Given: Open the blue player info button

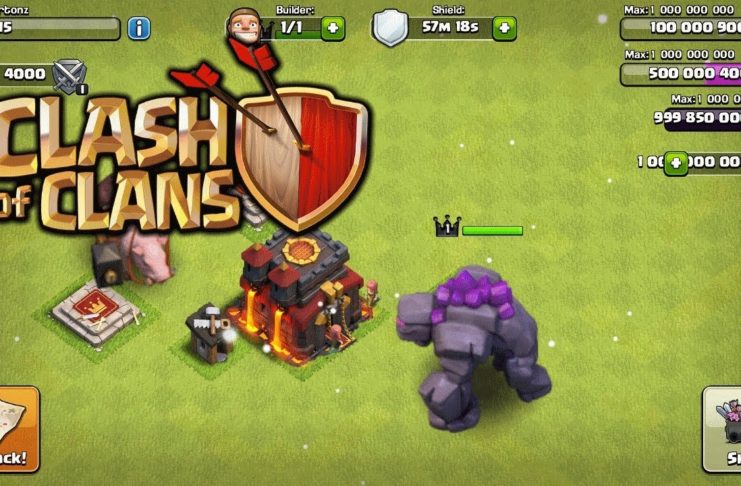Looking at the screenshot, I should click(139, 28).
